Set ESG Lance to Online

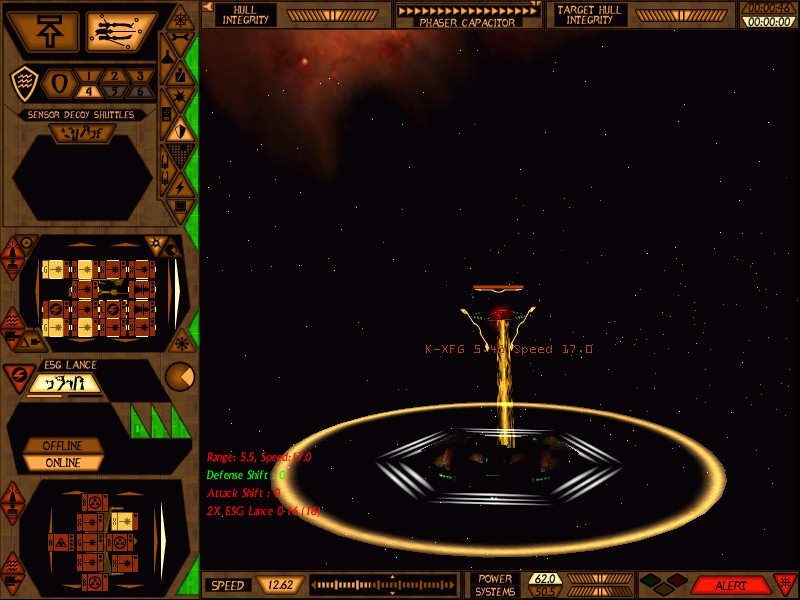tap(62, 463)
